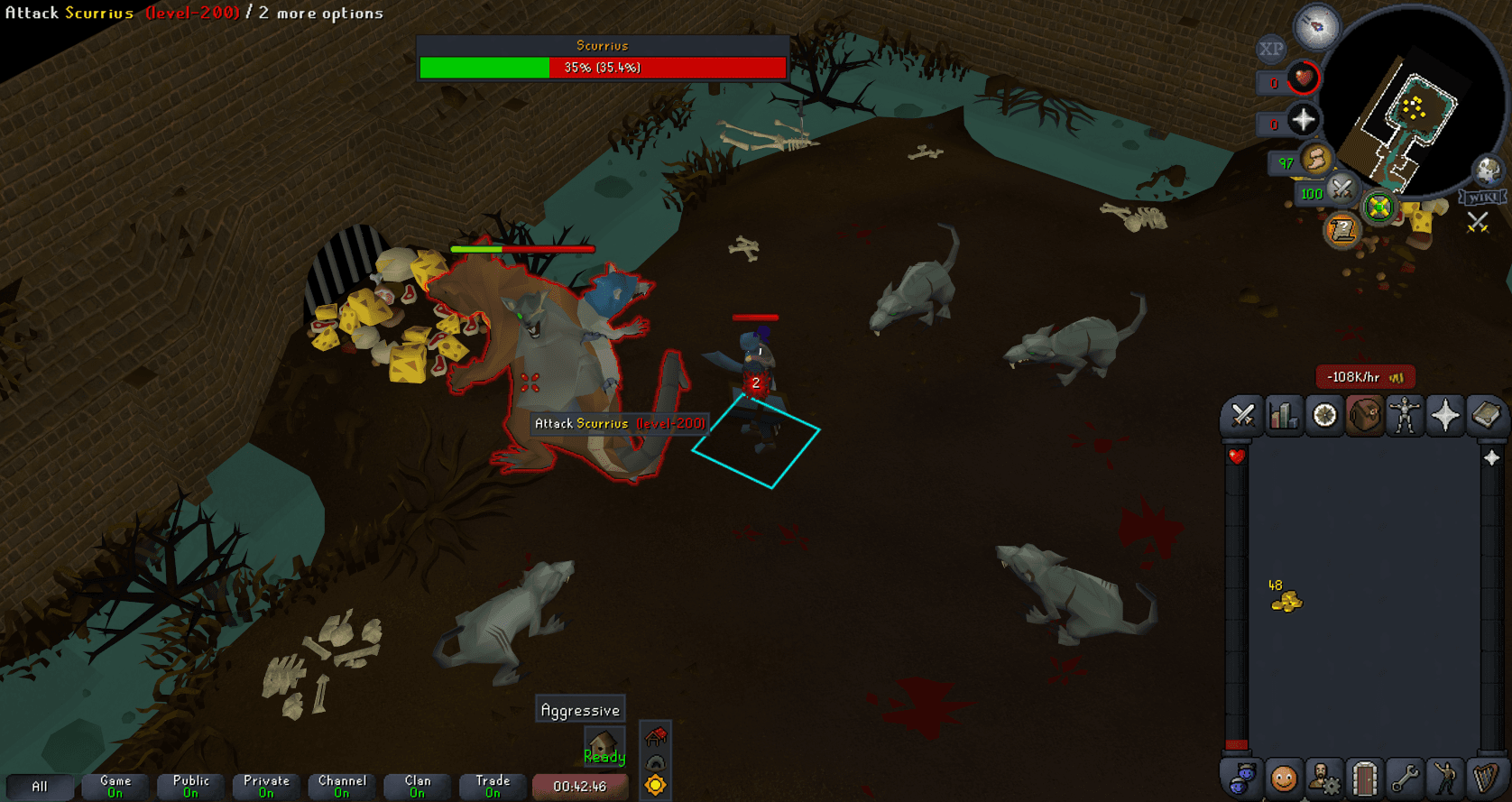The height and width of the screenshot is (802, 1512).
Task: Open the Quest List tab
Action: [x=1324, y=416]
